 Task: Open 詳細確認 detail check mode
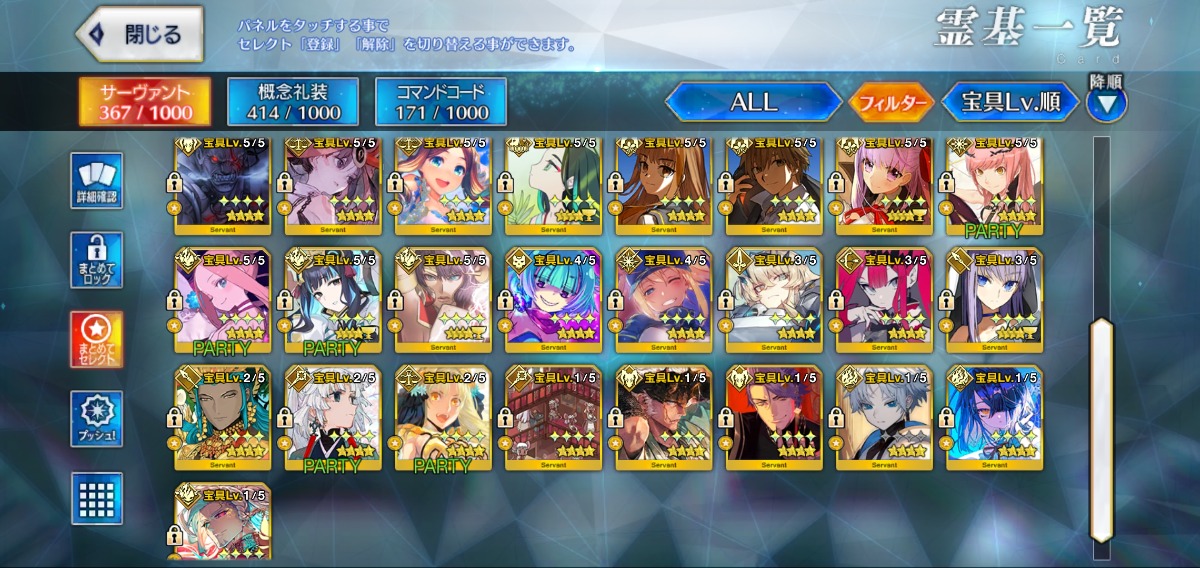pyautogui.click(x=97, y=181)
